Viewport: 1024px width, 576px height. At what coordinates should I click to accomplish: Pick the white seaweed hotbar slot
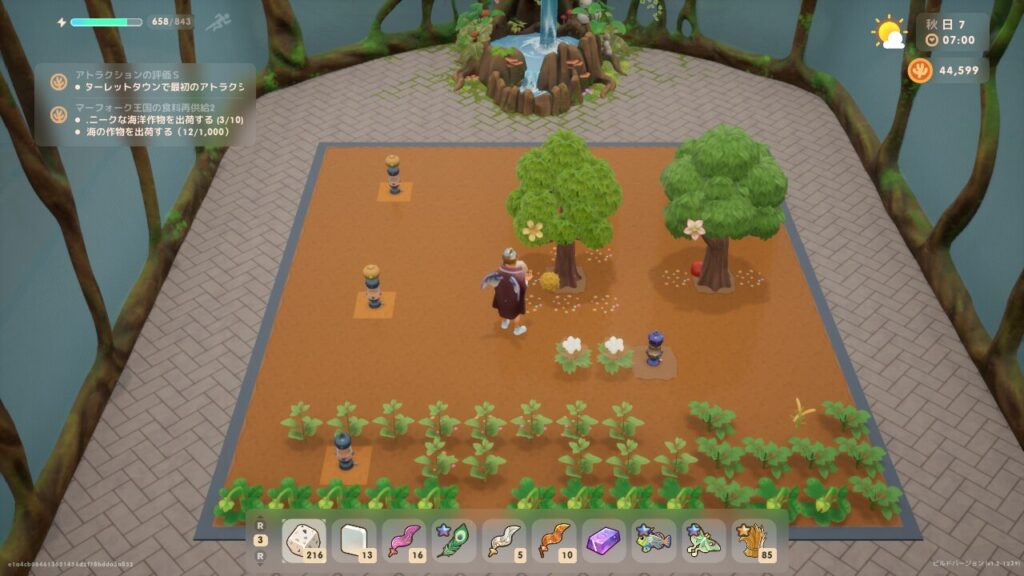tap(504, 541)
